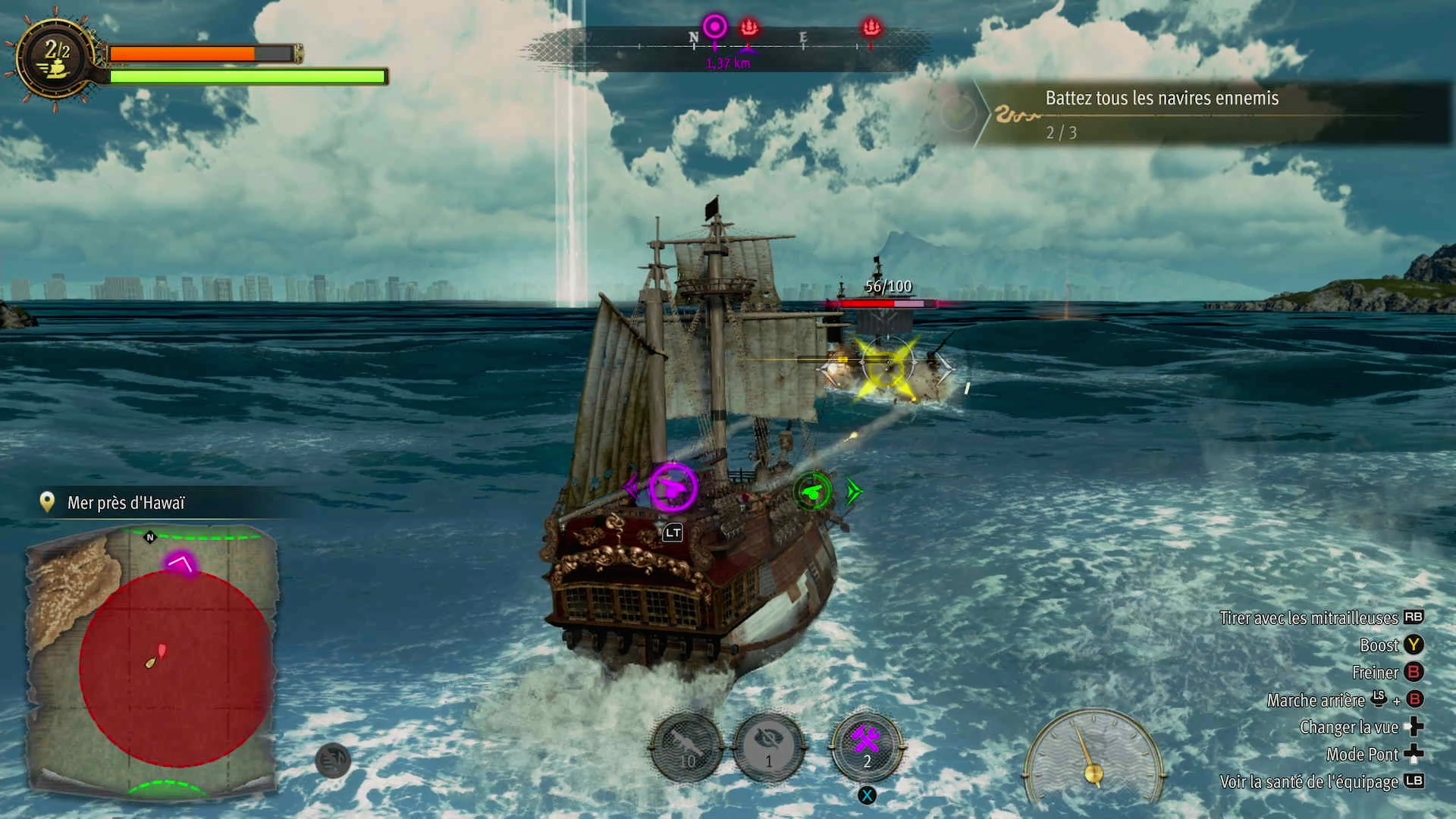Click the minimap of the sea
The height and width of the screenshot is (819, 1456).
[x=152, y=661]
